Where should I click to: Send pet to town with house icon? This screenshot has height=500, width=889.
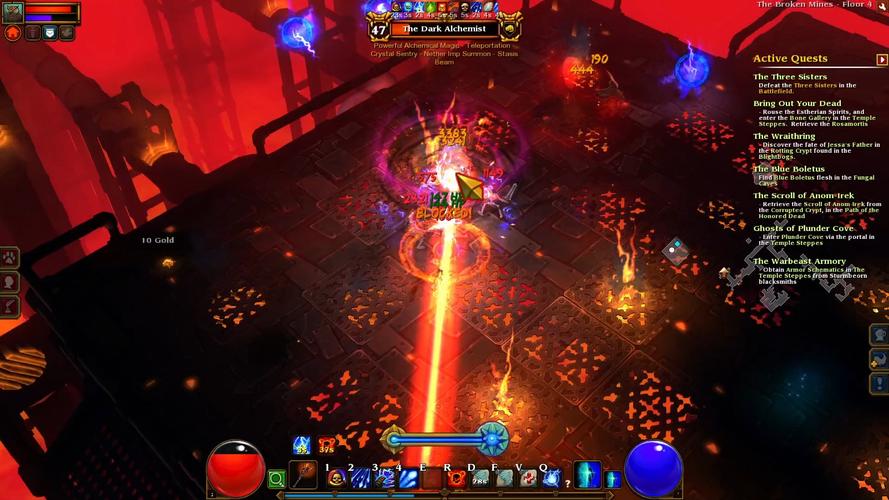tap(13, 33)
